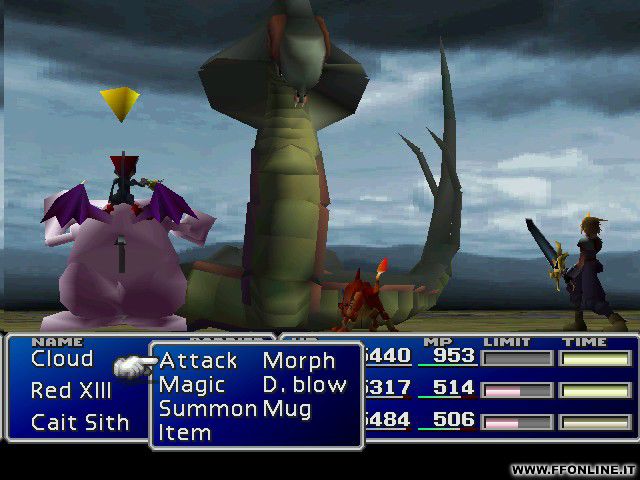Select the Attack command
Viewport: 640px width, 480px height.
point(198,360)
